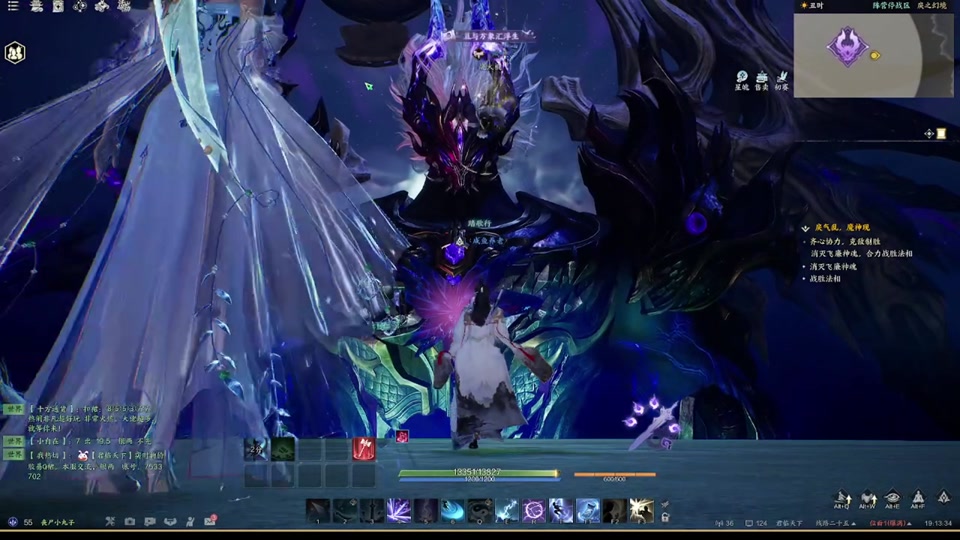Use the red axe item slot

click(363, 449)
